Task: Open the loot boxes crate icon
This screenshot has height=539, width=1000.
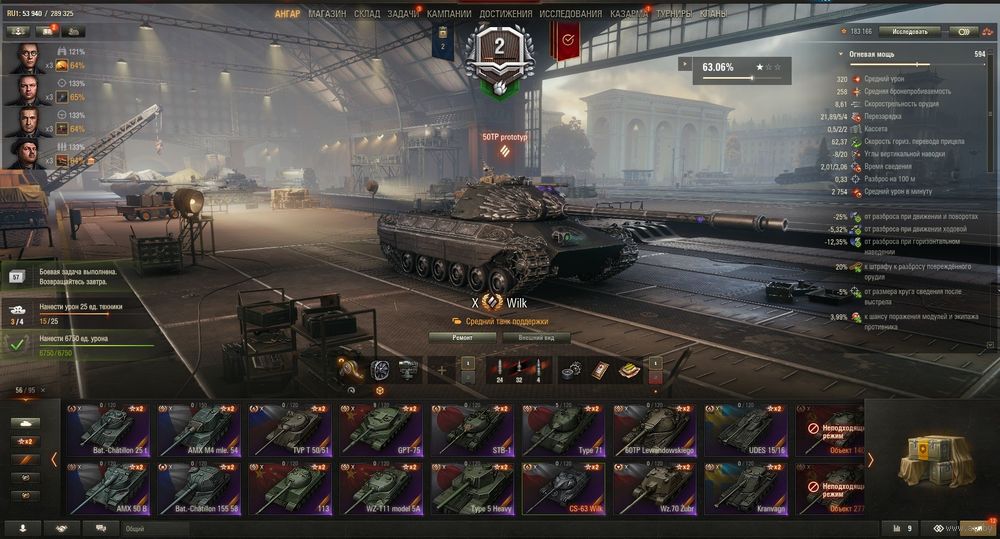Action: 932,459
